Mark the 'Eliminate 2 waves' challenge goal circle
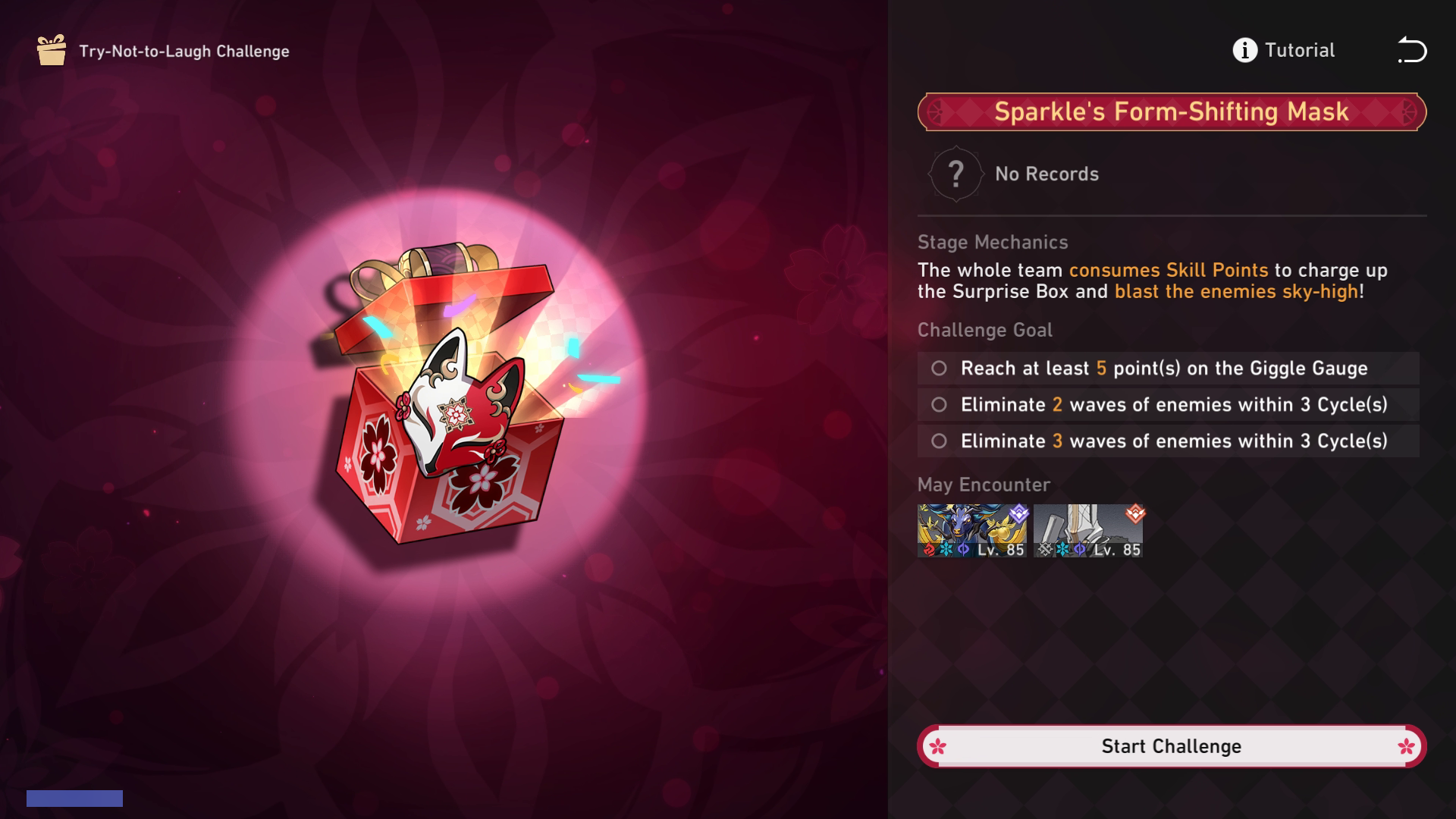This screenshot has width=1456, height=819. 940,404
